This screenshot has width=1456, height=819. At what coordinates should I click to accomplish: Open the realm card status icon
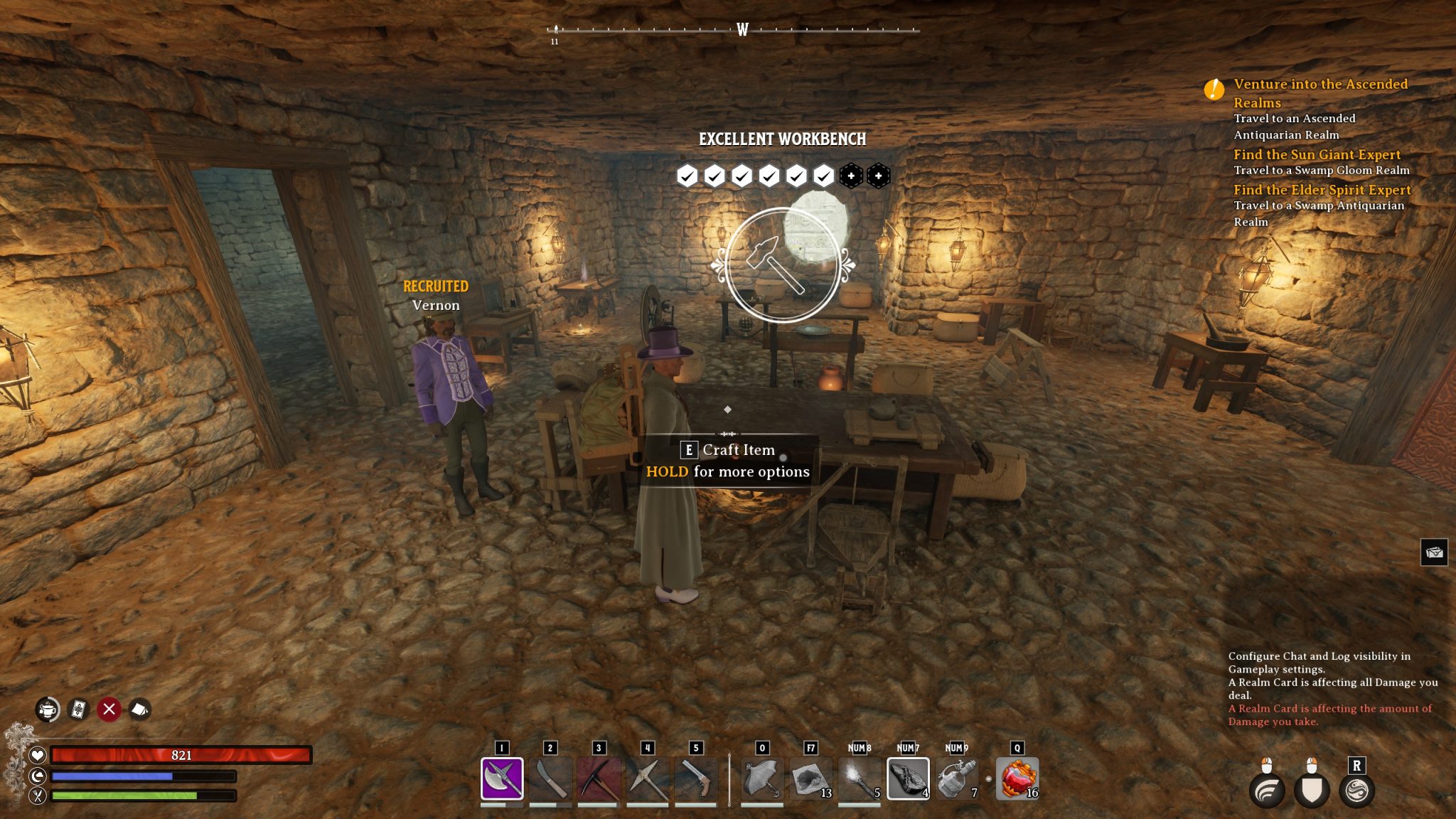pos(78,710)
